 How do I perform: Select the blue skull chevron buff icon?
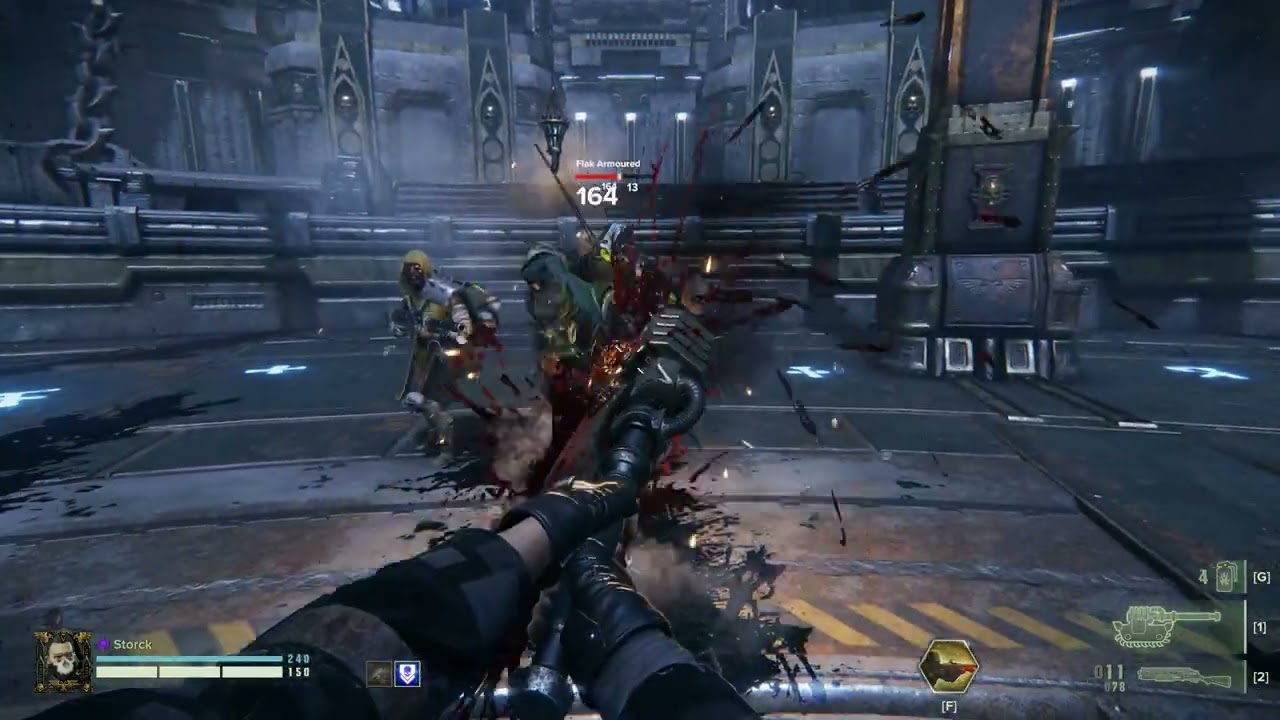tap(407, 674)
